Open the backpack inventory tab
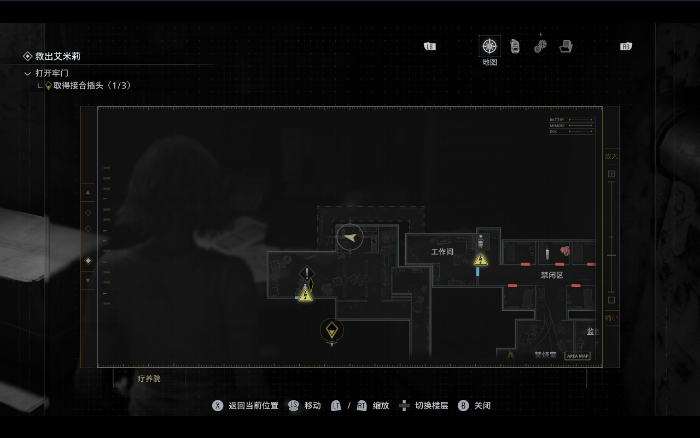The width and height of the screenshot is (700, 438). pos(515,46)
